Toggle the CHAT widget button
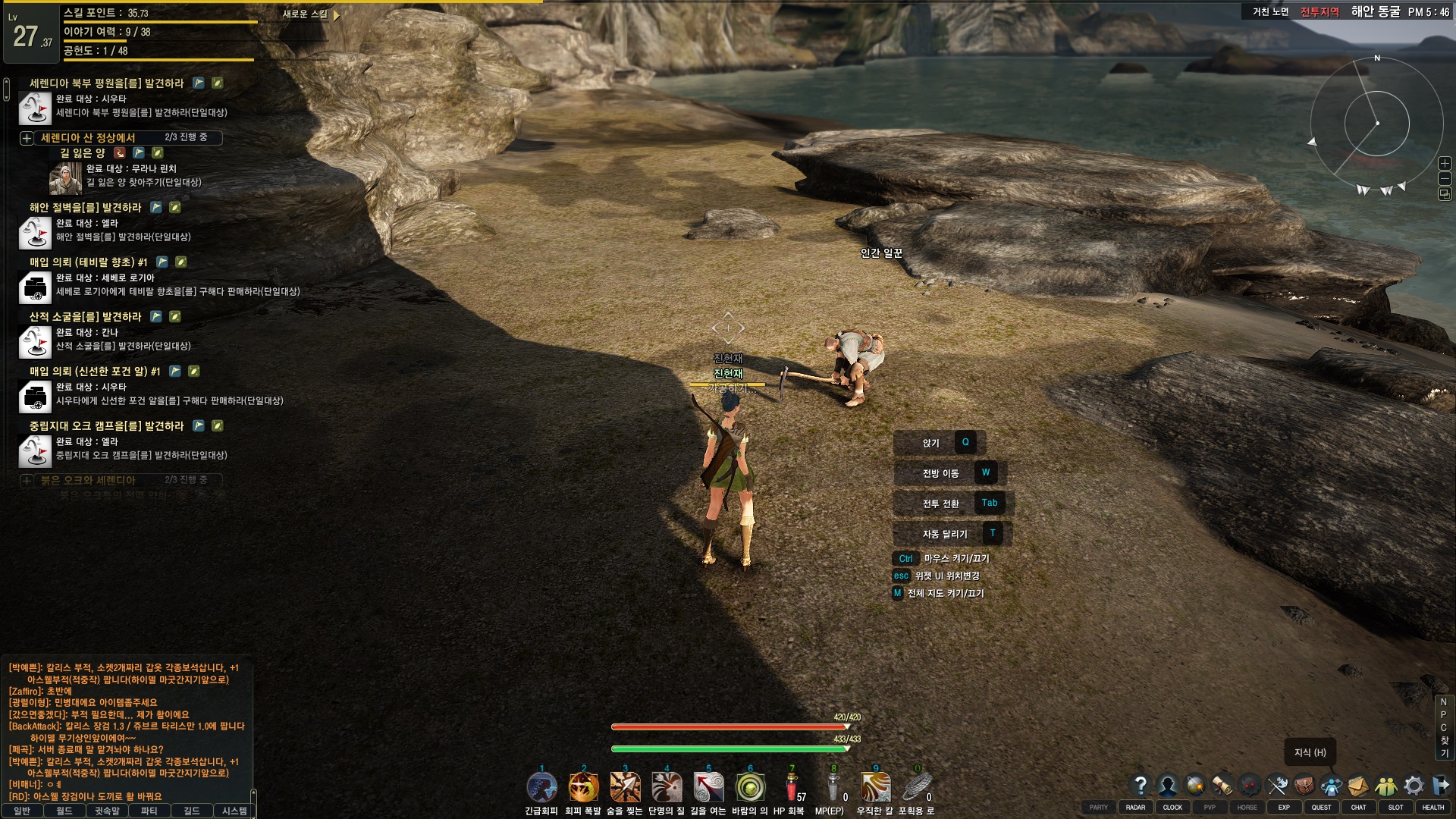 coord(1358,808)
